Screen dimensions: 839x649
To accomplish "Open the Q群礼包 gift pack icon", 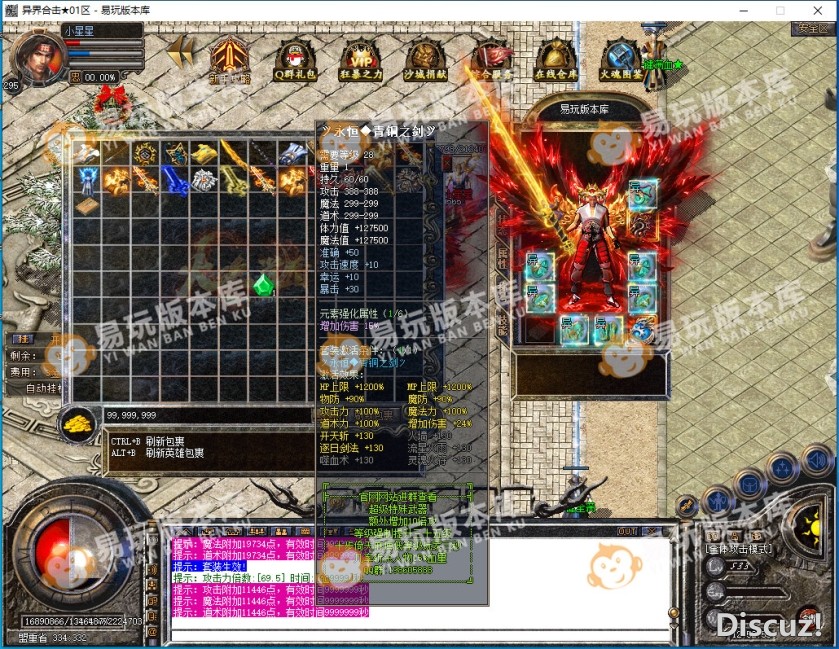I will click(295, 60).
